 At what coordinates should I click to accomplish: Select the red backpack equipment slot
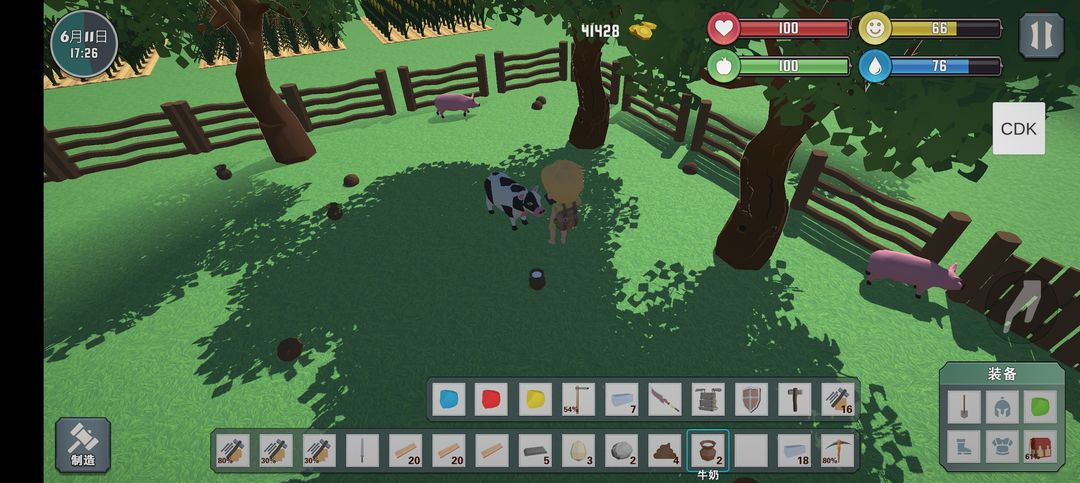(x=1041, y=446)
